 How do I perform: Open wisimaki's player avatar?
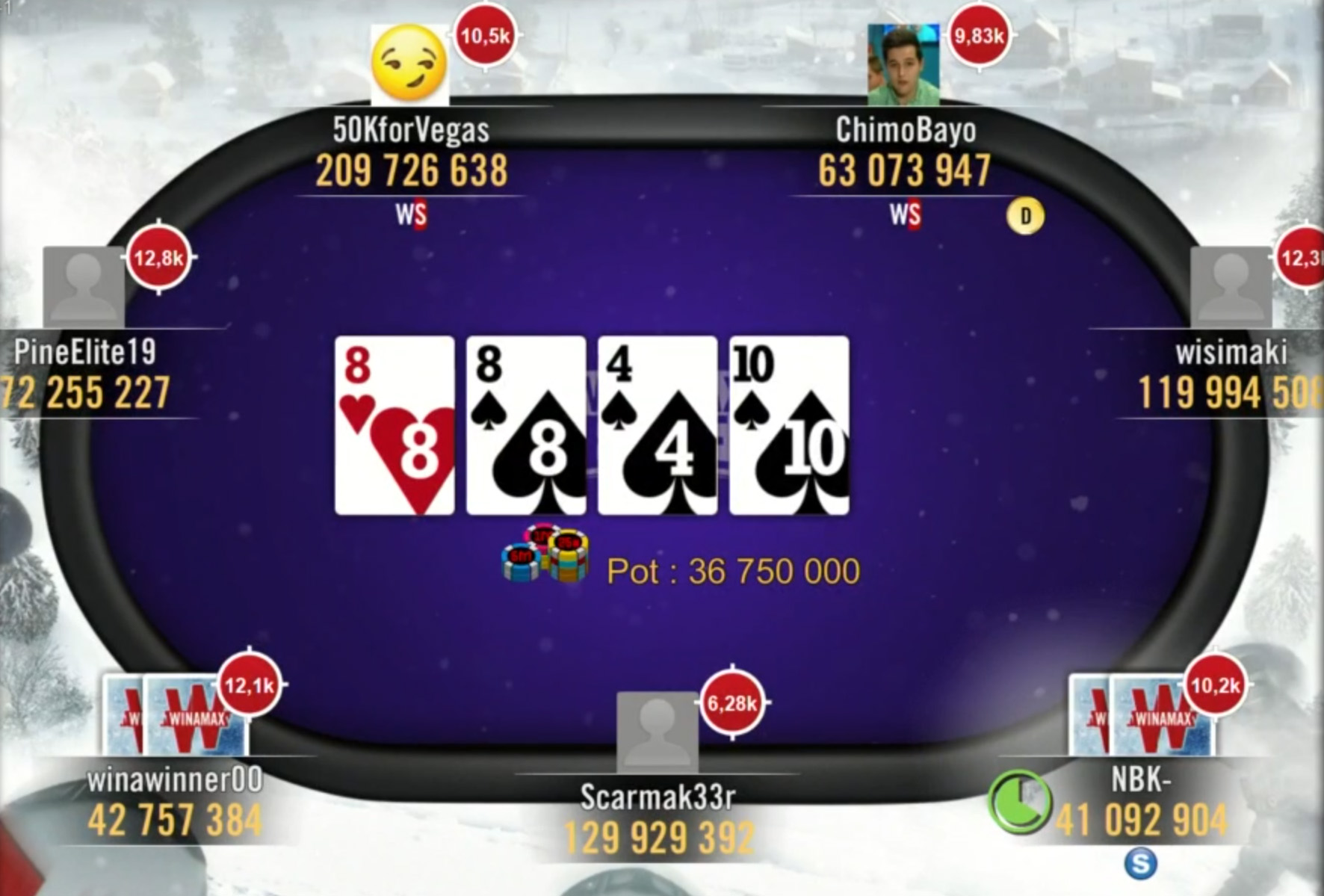tap(1231, 286)
